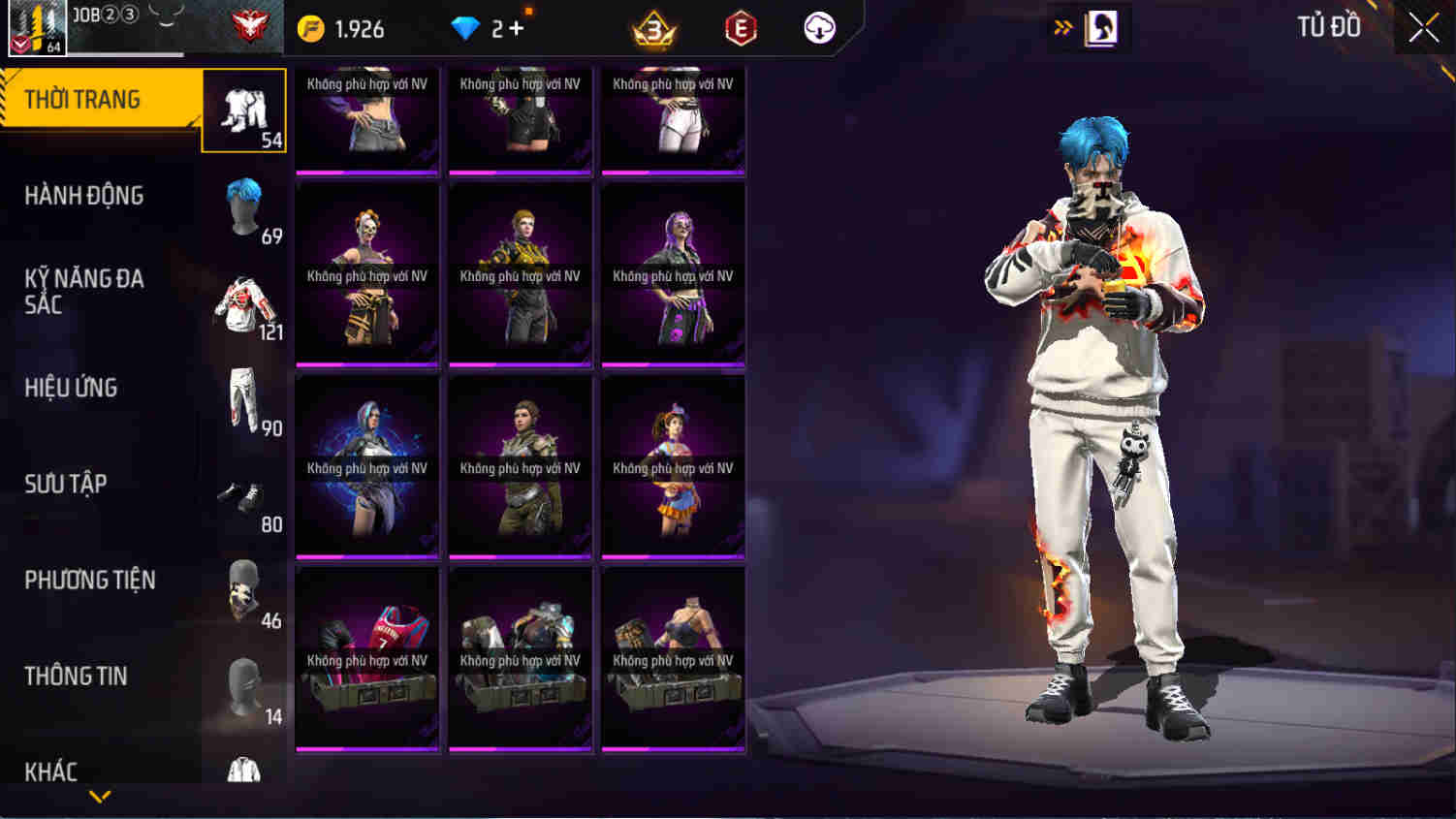Collapse the panel using the double-arrow toggle
Image resolution: width=1456 pixels, height=819 pixels.
click(x=1063, y=27)
